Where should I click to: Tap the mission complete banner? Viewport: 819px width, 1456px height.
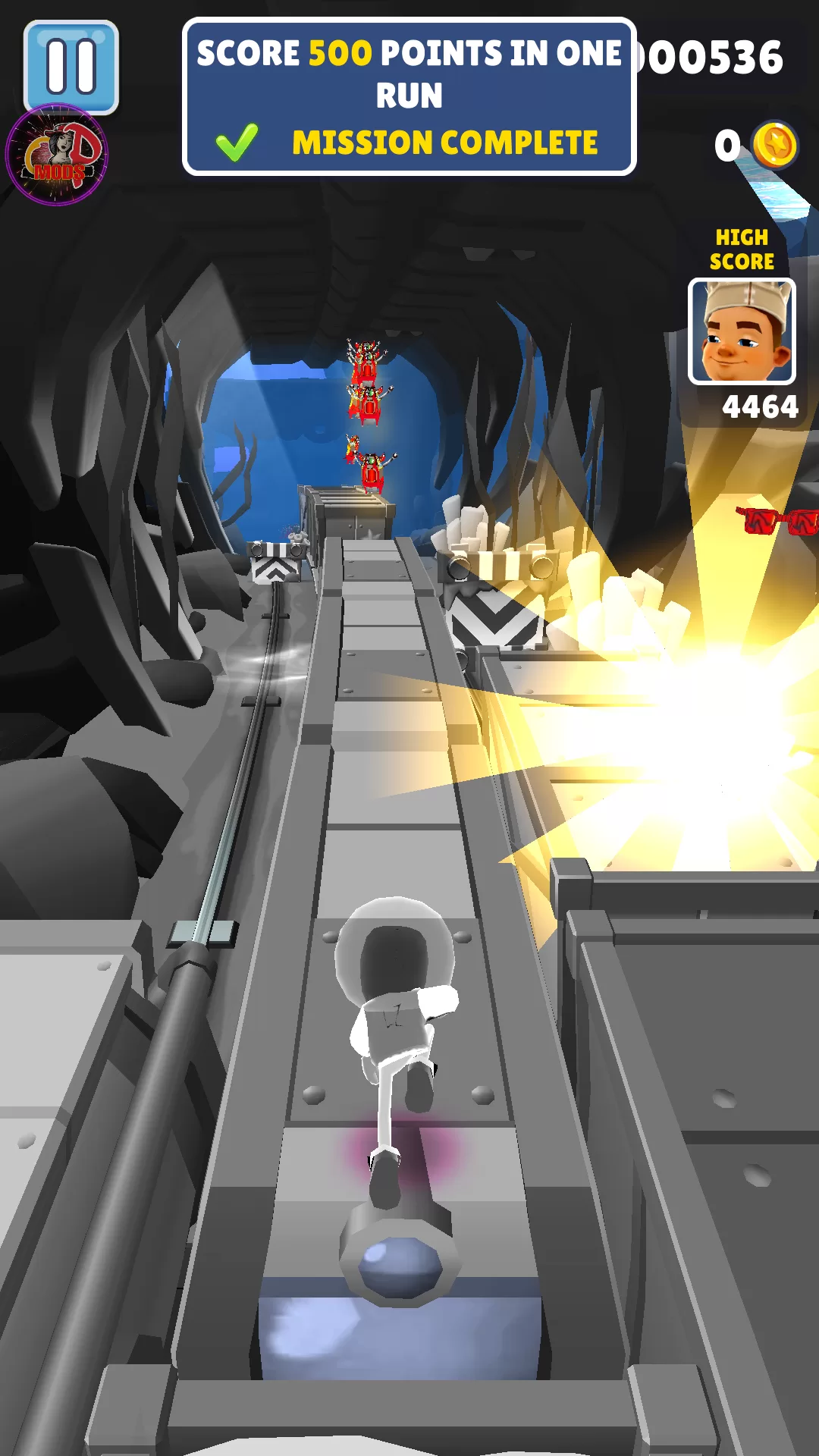tap(409, 97)
